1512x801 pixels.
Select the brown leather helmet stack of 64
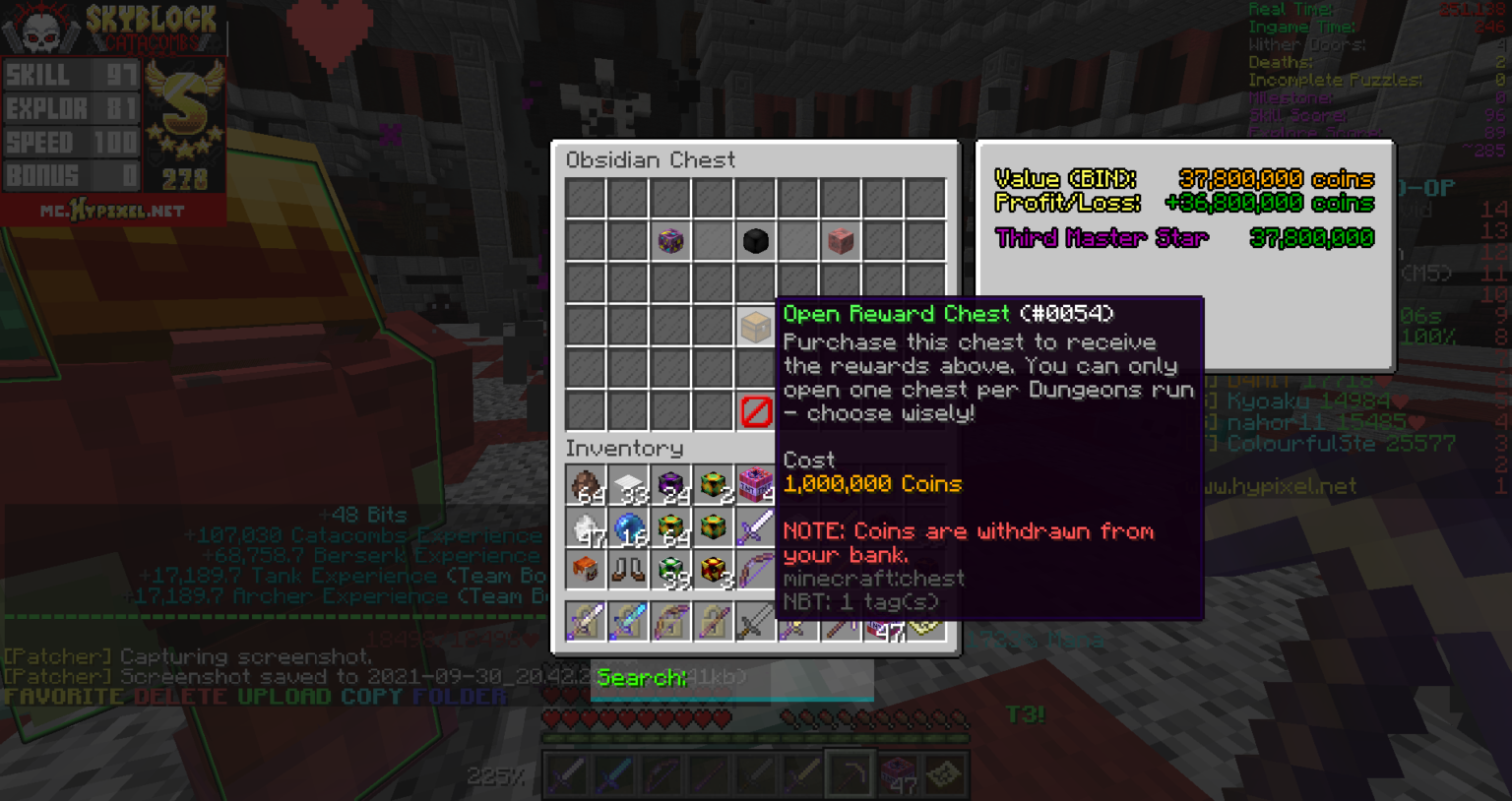(586, 483)
